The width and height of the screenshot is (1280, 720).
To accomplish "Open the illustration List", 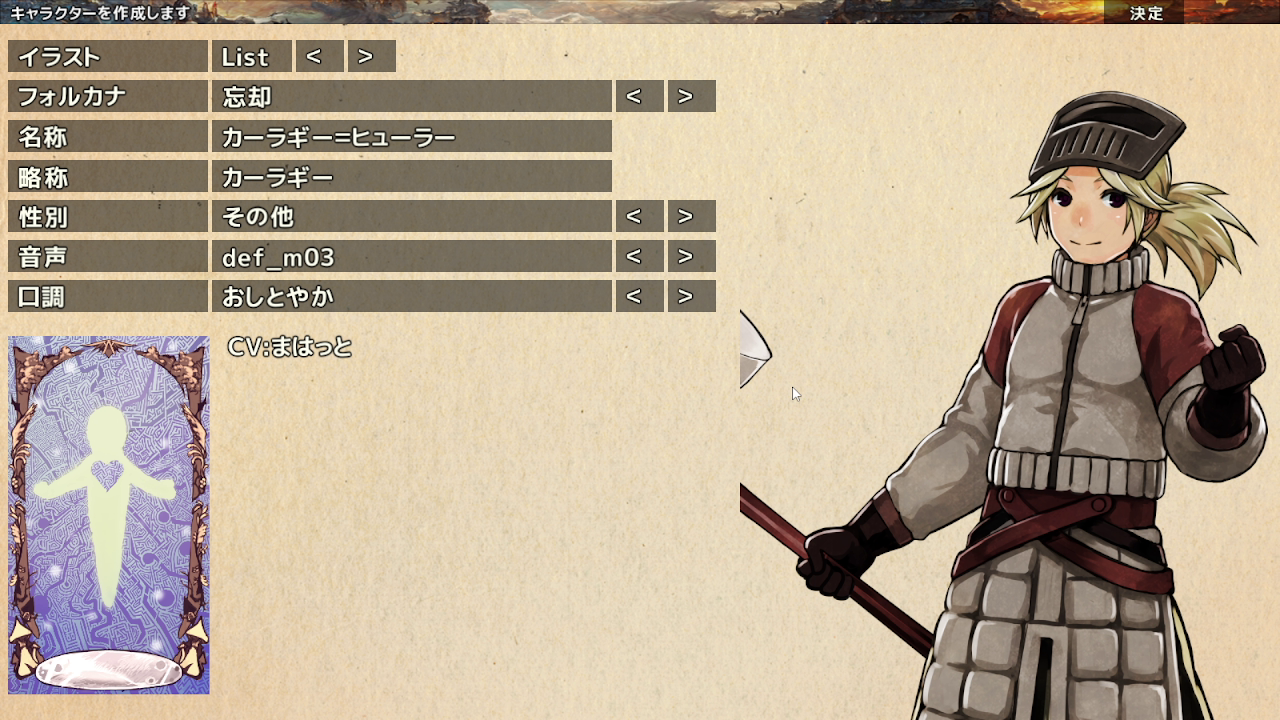I will pos(251,57).
